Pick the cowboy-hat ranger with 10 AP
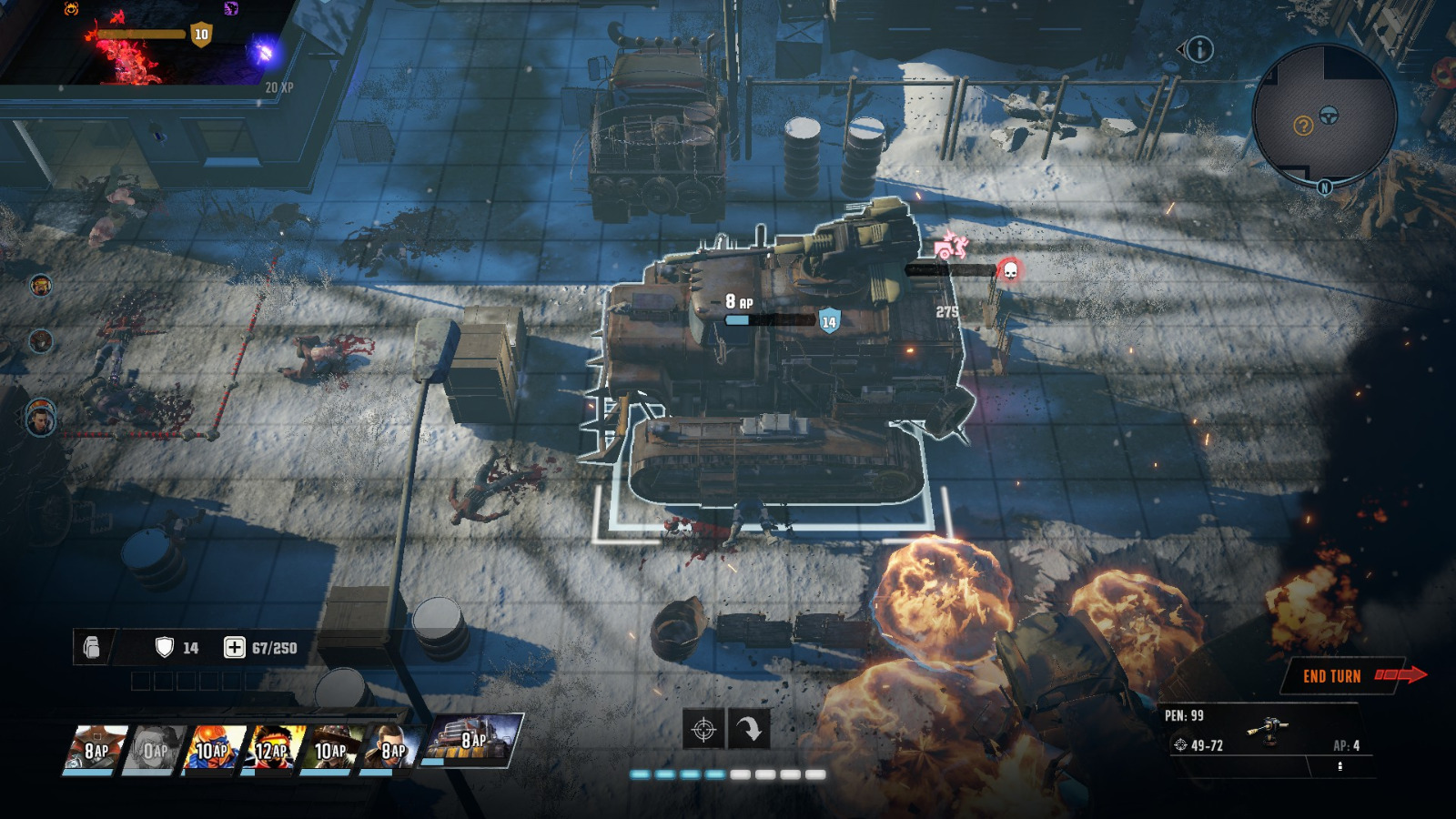This screenshot has width=1456, height=819. pos(331,750)
